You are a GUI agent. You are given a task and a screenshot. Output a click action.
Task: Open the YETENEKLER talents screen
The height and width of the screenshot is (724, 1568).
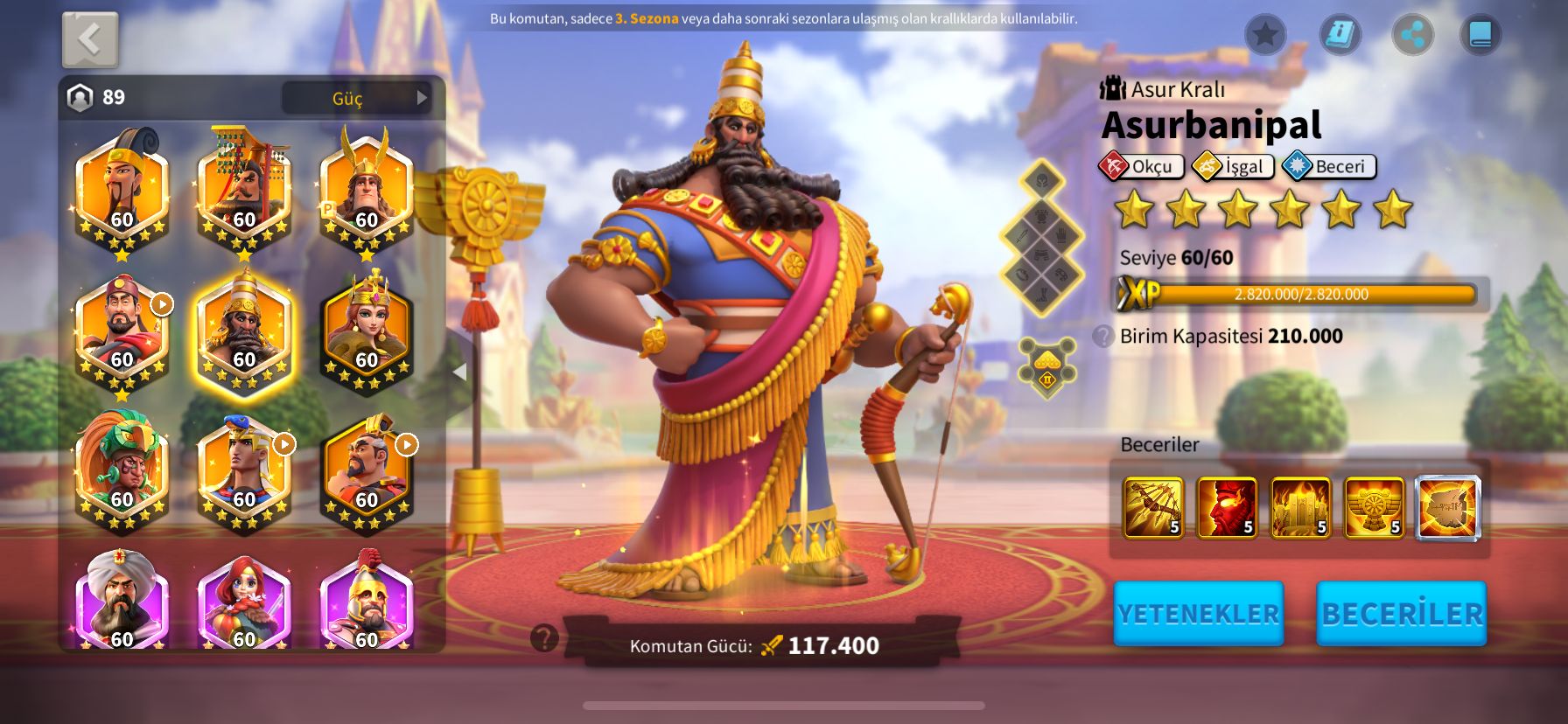(1198, 614)
